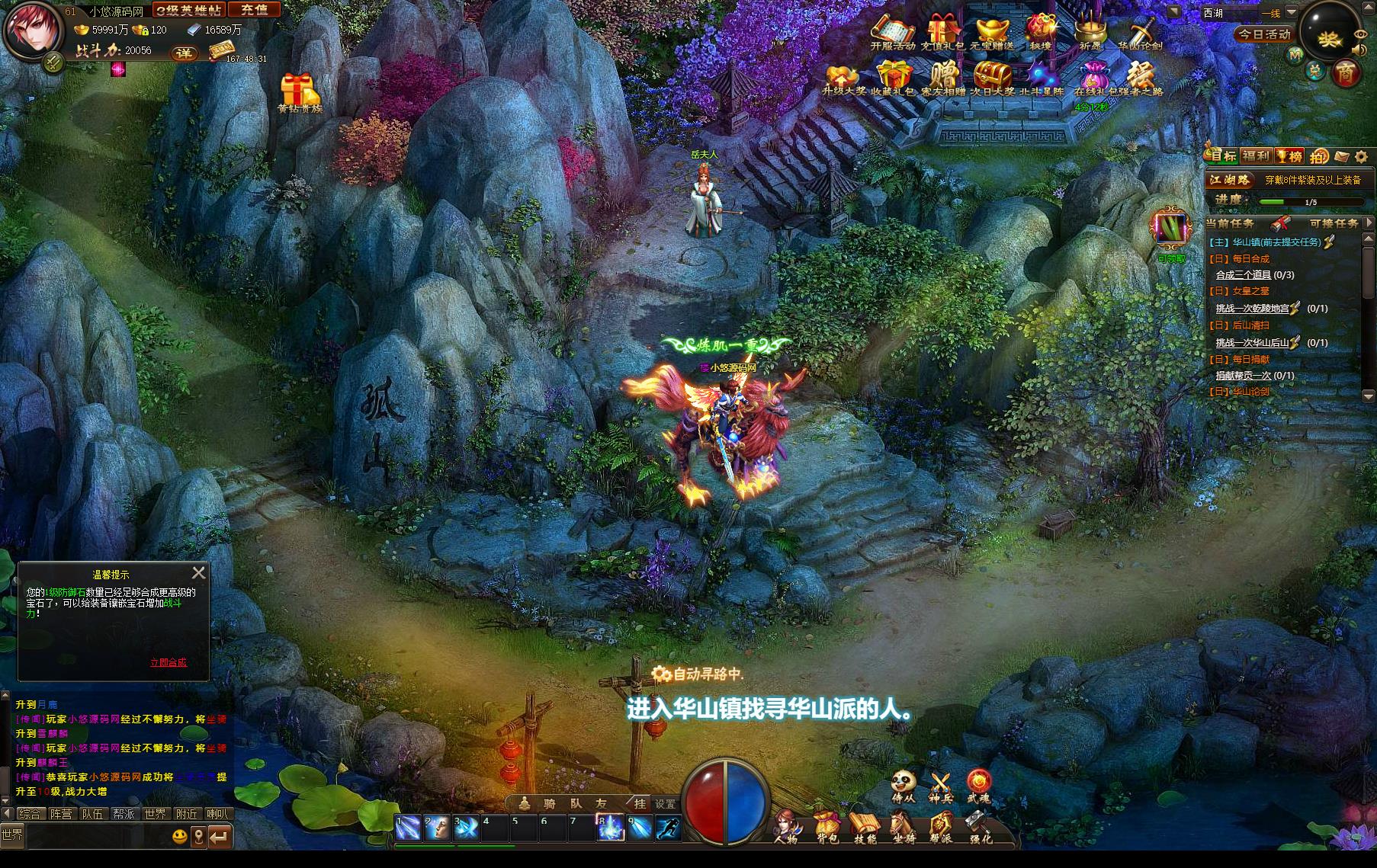
Task: Open the 开服活动 scroll icon
Action: pyautogui.click(x=892, y=34)
